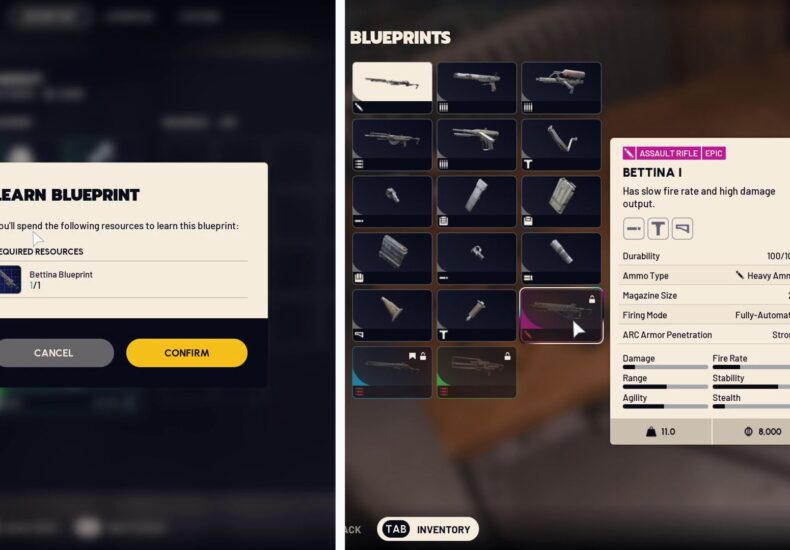790x550 pixels.
Task: Confirm learning the Bettina blueprint
Action: pos(186,352)
